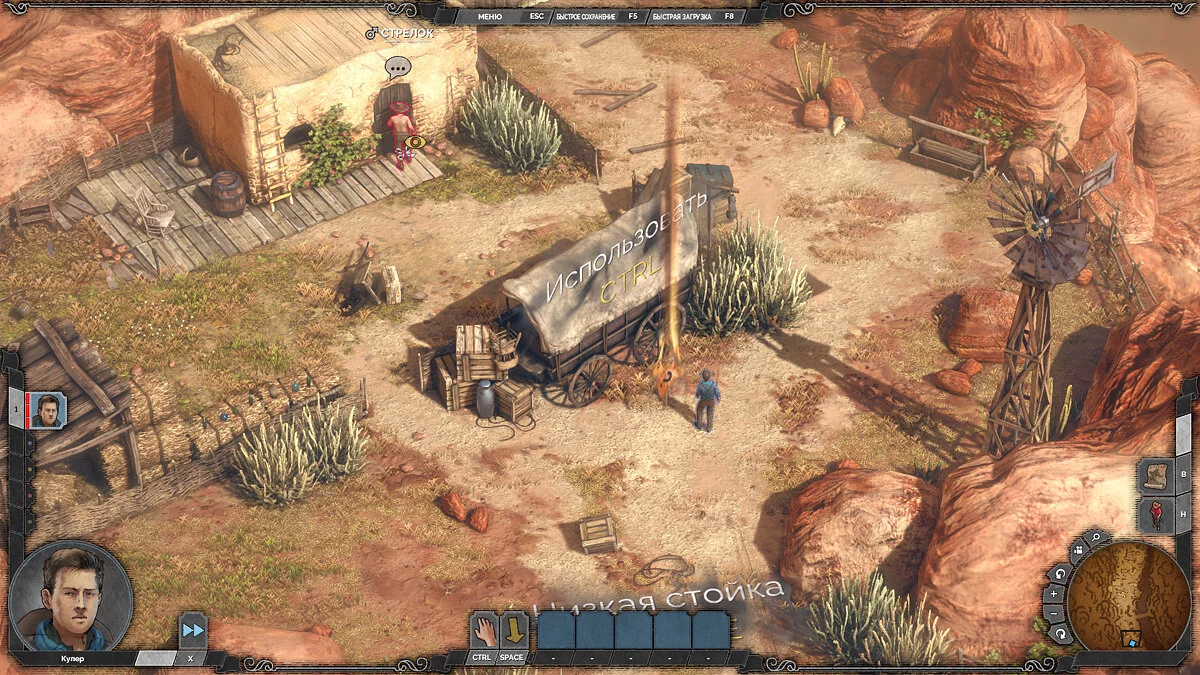
Task: Click the circular minimap
Action: [1128, 596]
